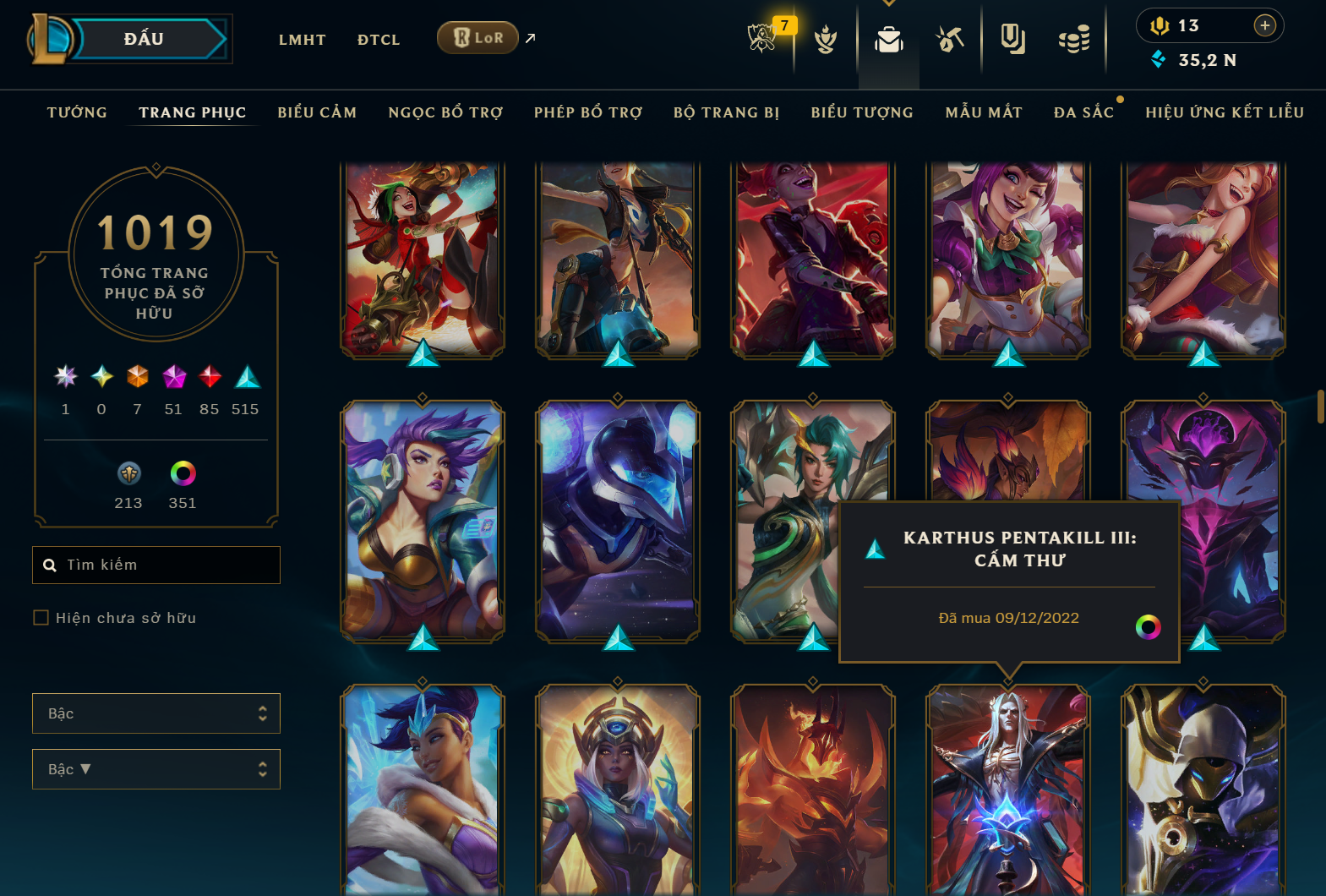The image size is (1326, 896).
Task: Open Esports via the trophy icon
Action: click(x=762, y=38)
